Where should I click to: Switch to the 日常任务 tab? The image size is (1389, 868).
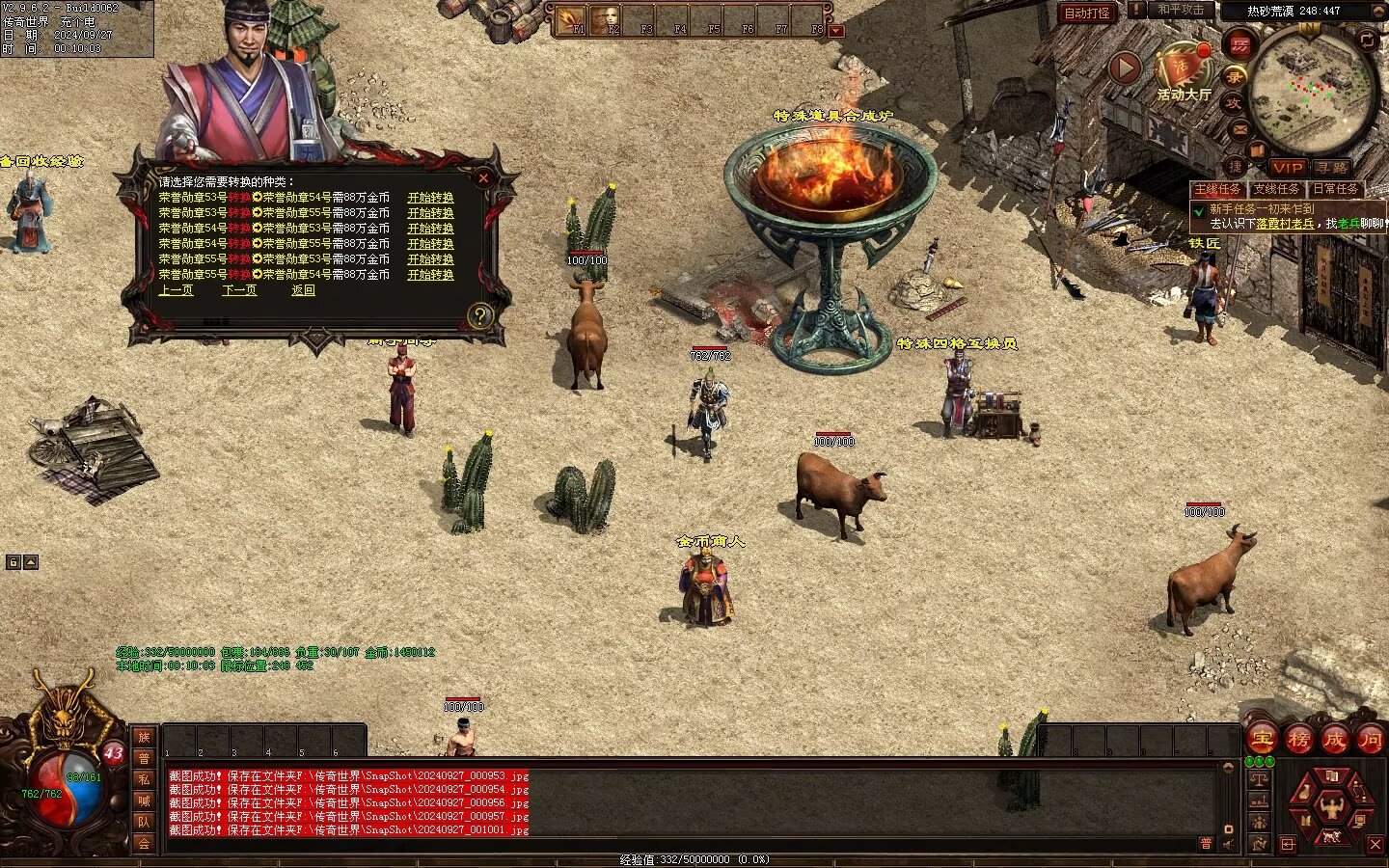tap(1335, 189)
